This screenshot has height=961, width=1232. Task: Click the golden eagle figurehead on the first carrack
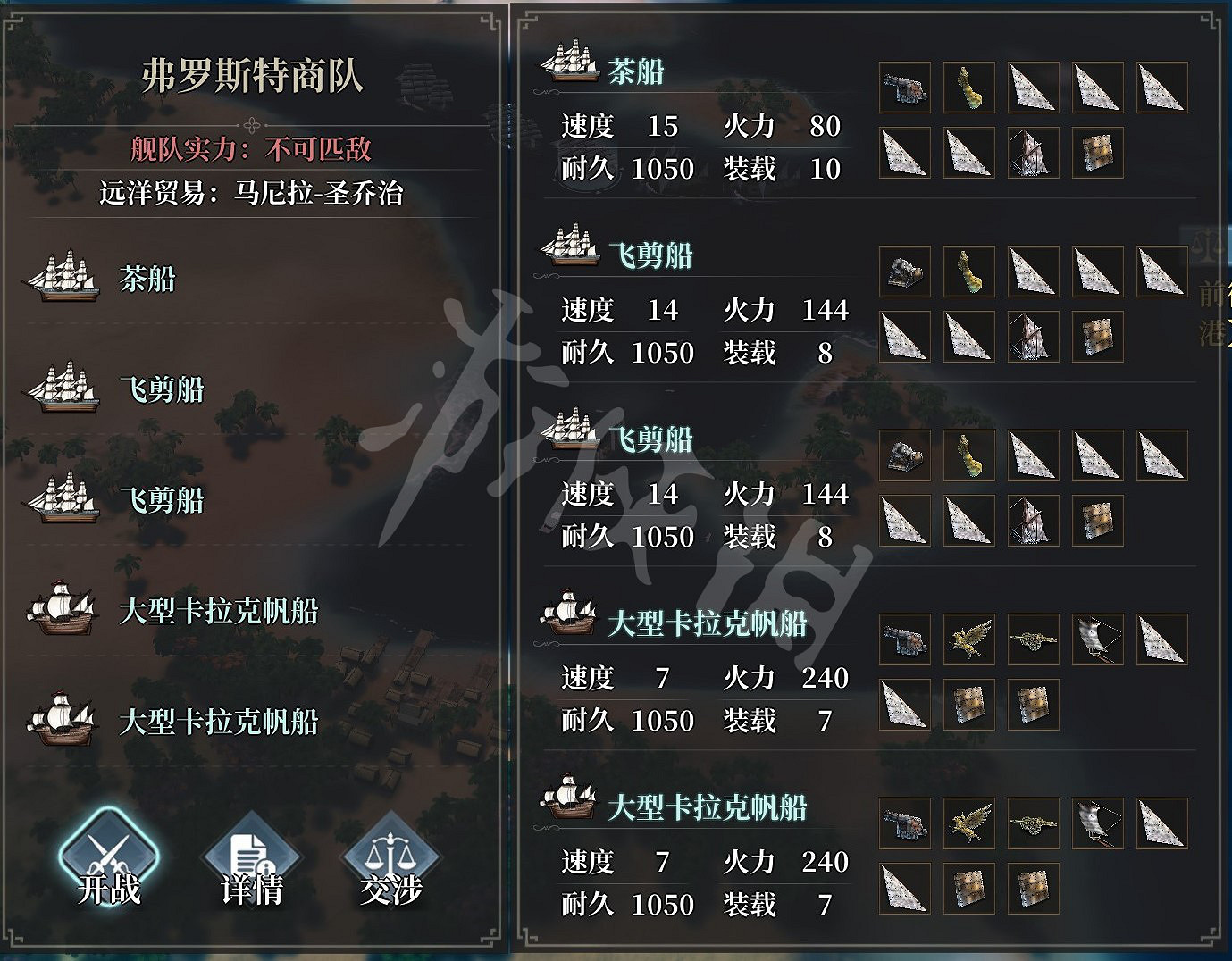(969, 640)
